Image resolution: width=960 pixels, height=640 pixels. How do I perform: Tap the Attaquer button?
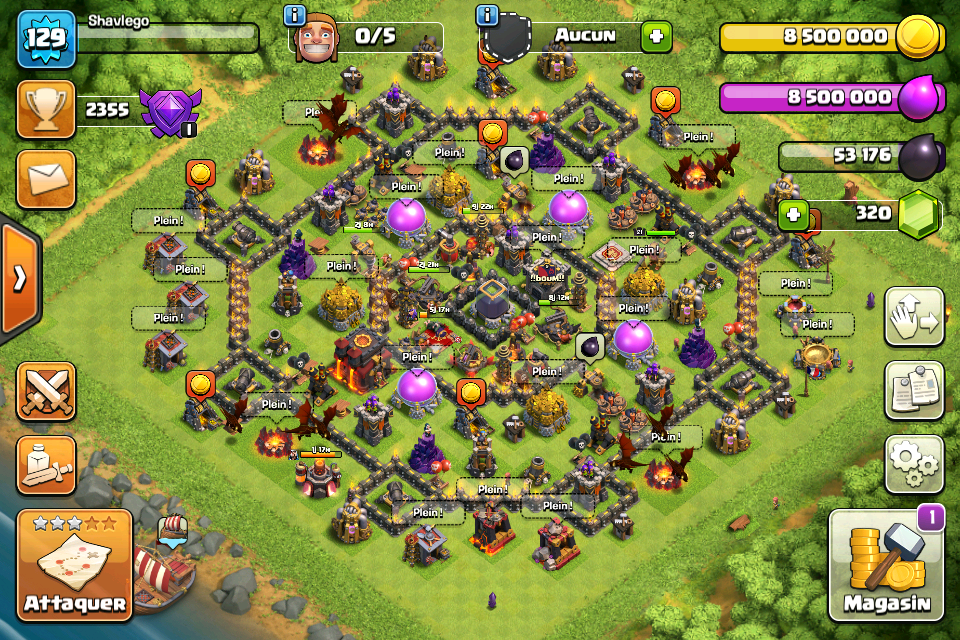(x=74, y=563)
